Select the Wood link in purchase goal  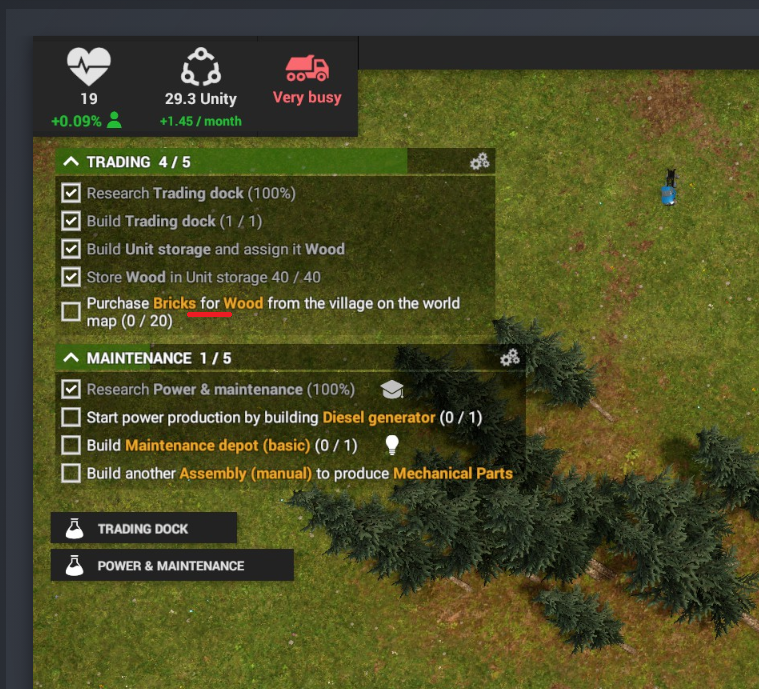pos(243,303)
